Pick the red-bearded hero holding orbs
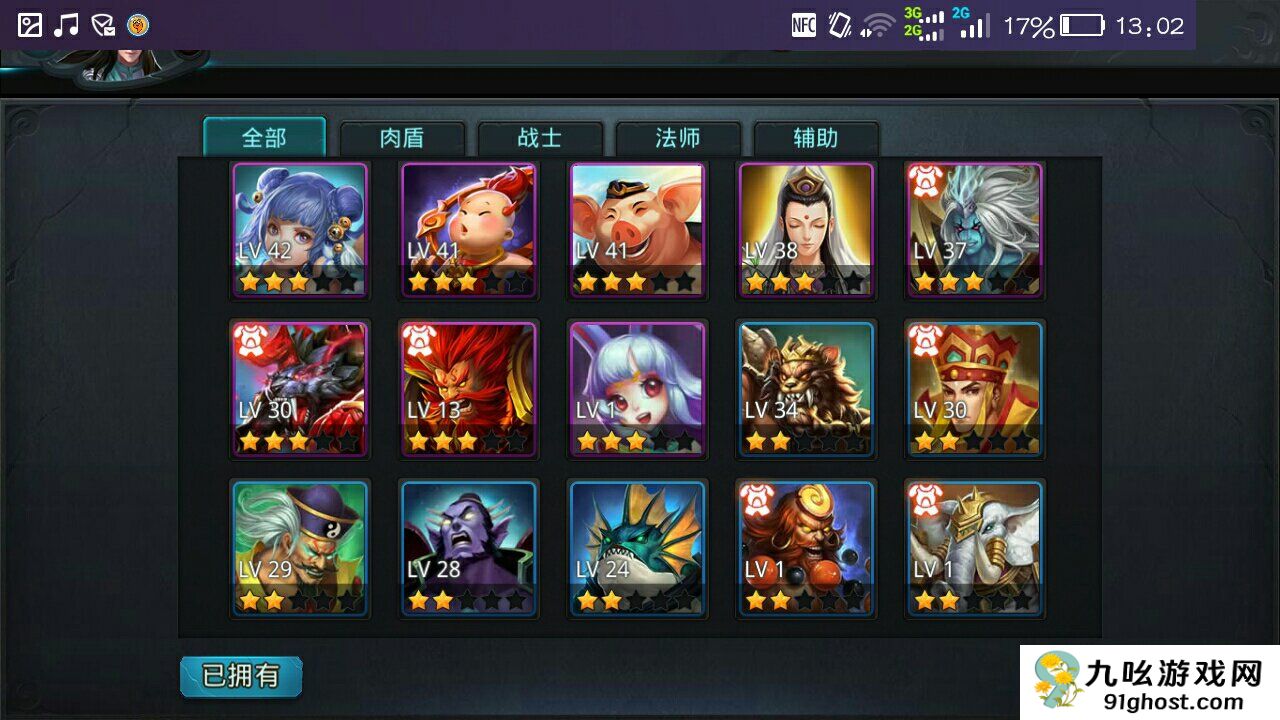The height and width of the screenshot is (720, 1280). pos(806,548)
